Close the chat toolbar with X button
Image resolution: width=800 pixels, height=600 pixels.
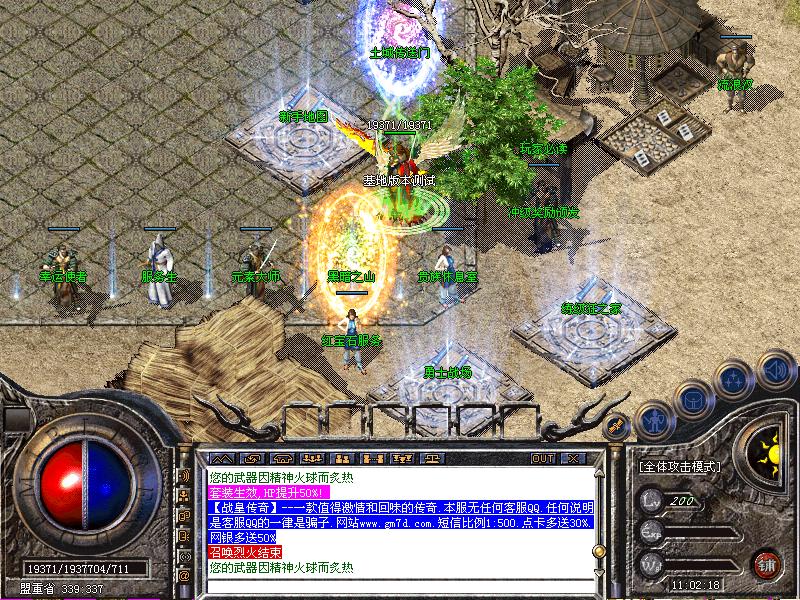572,458
